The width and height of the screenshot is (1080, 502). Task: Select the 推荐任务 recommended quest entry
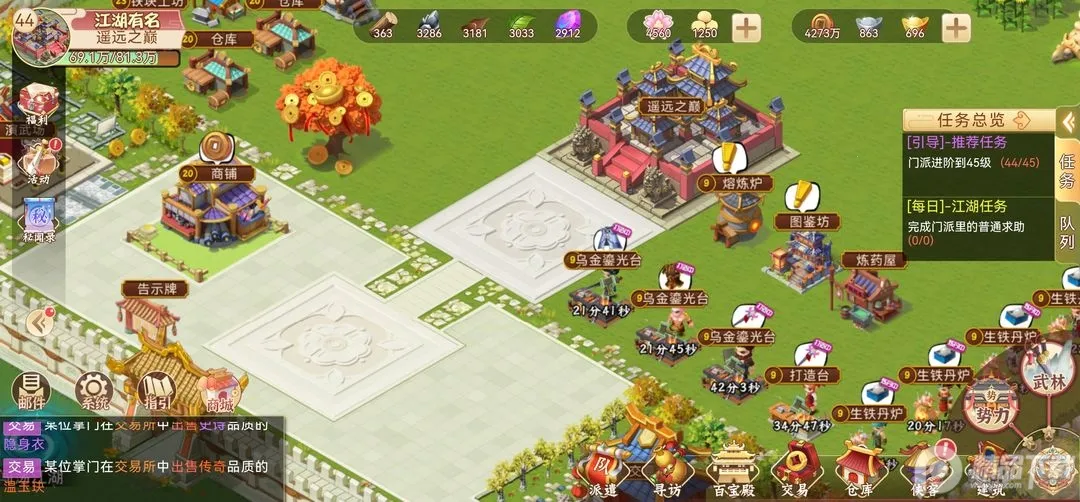pos(972,153)
